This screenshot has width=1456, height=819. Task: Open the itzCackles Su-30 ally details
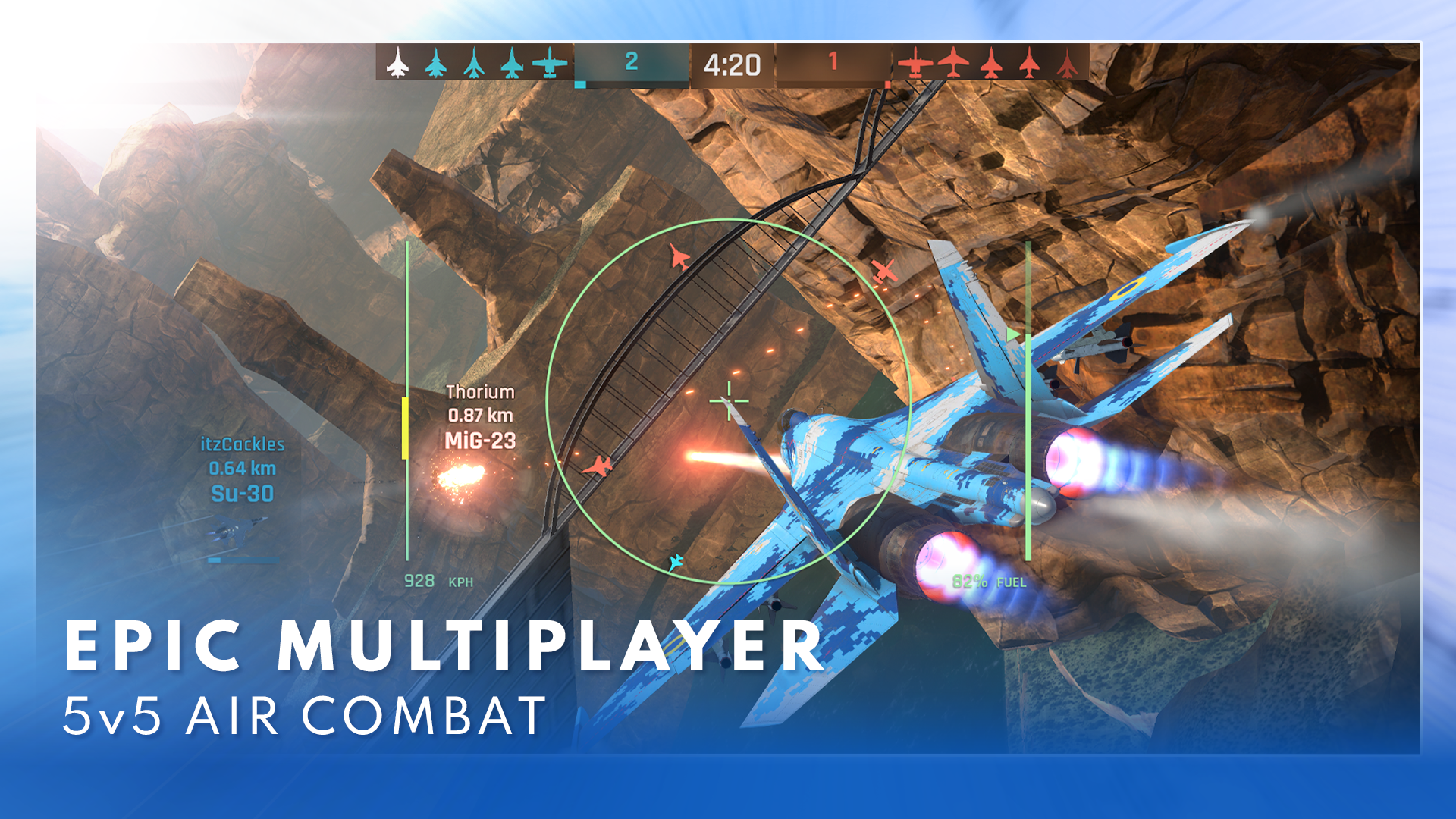pyautogui.click(x=244, y=470)
